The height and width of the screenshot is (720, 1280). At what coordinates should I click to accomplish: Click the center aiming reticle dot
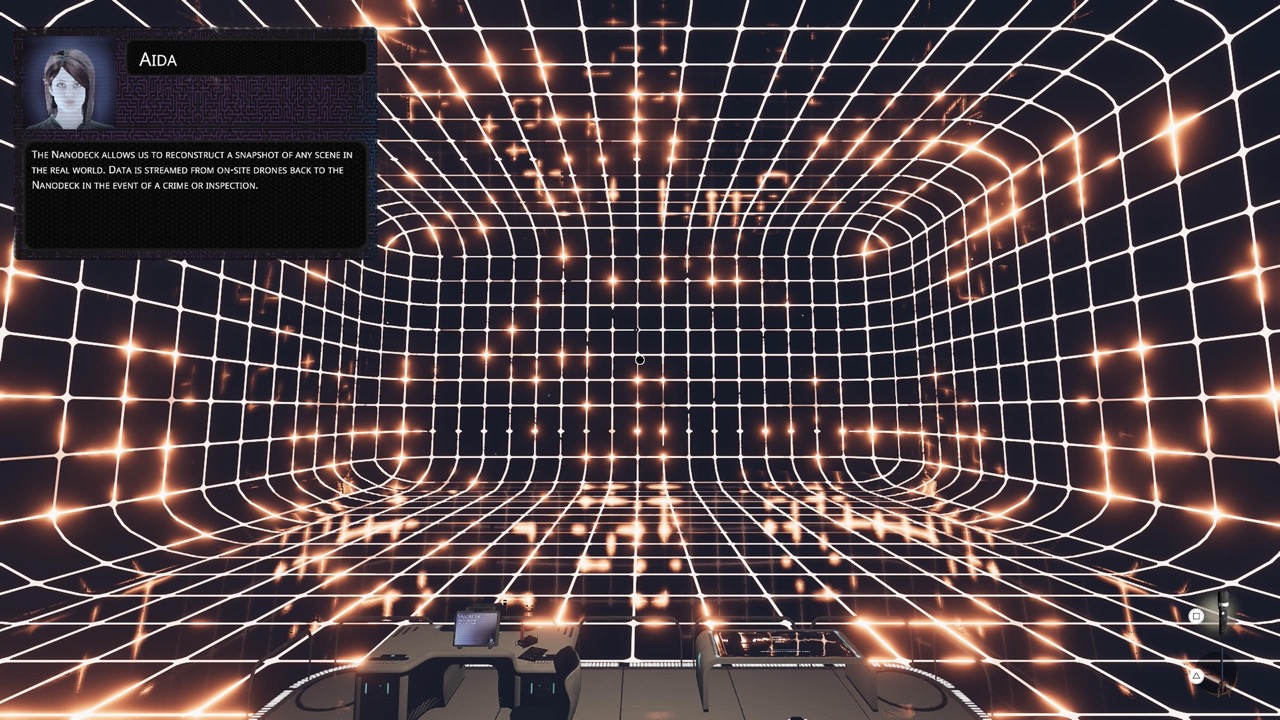click(x=640, y=359)
